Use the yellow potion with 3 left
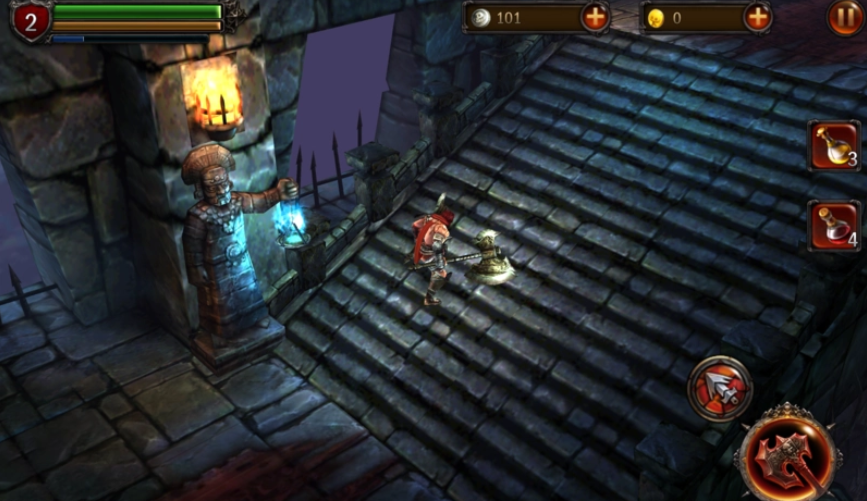 [834, 146]
